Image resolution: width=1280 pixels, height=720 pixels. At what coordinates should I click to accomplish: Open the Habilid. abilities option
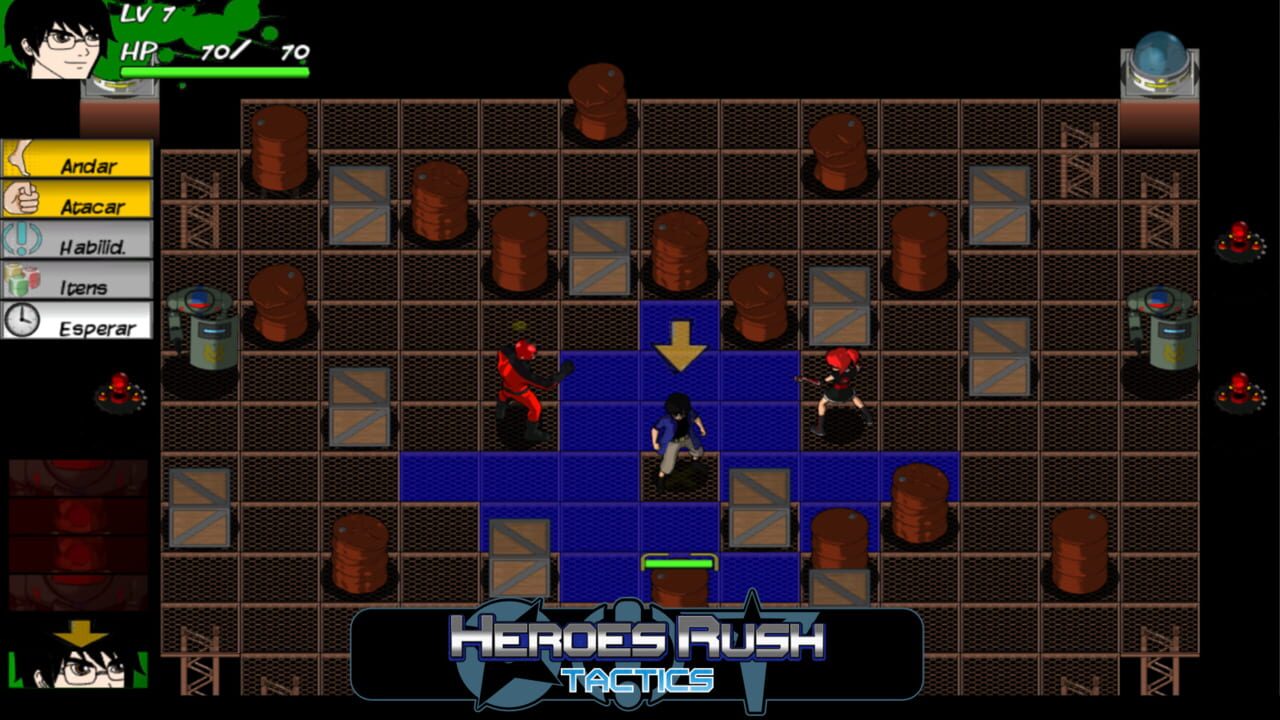click(x=95, y=241)
